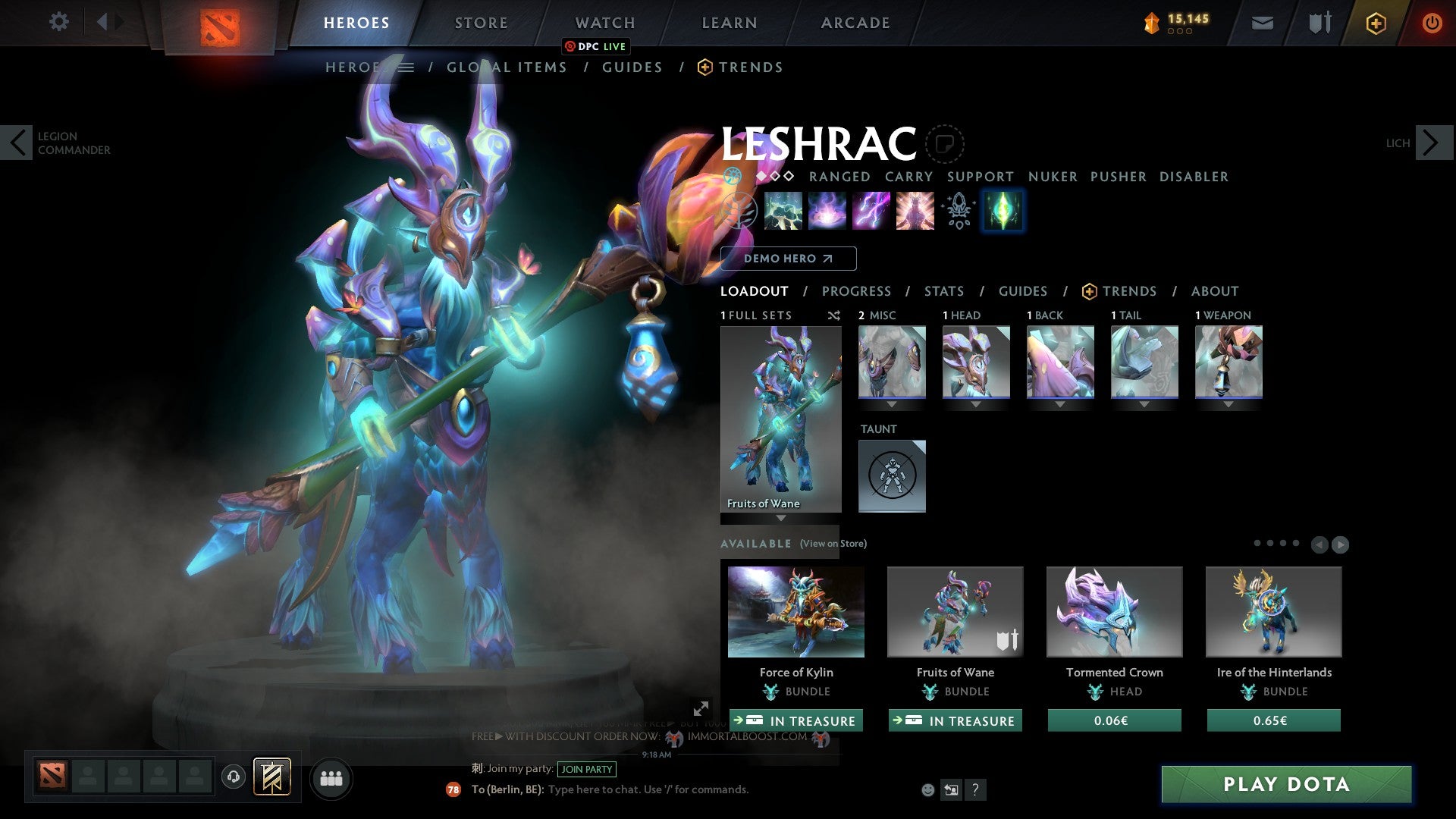The image size is (1456, 819).
Task: Click an empty available-sets page dot
Action: 1283,543
